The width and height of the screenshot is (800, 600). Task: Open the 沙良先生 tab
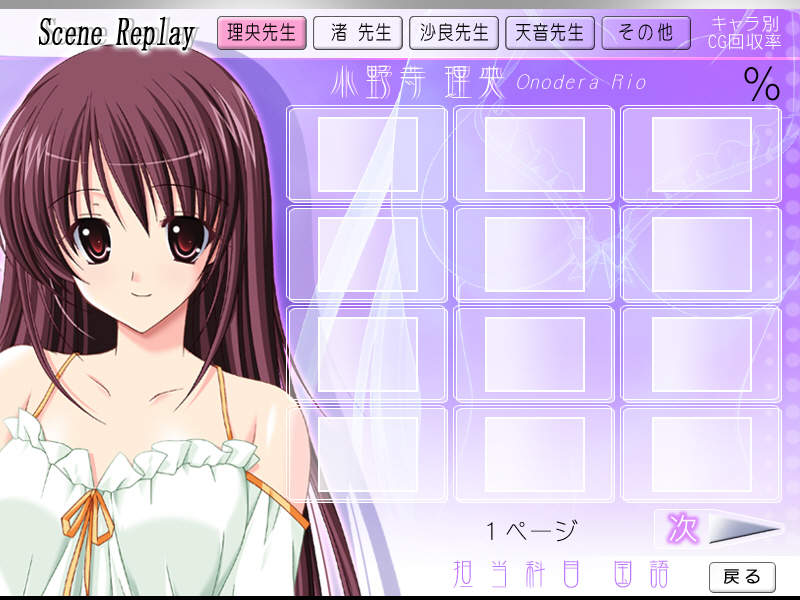click(x=453, y=33)
